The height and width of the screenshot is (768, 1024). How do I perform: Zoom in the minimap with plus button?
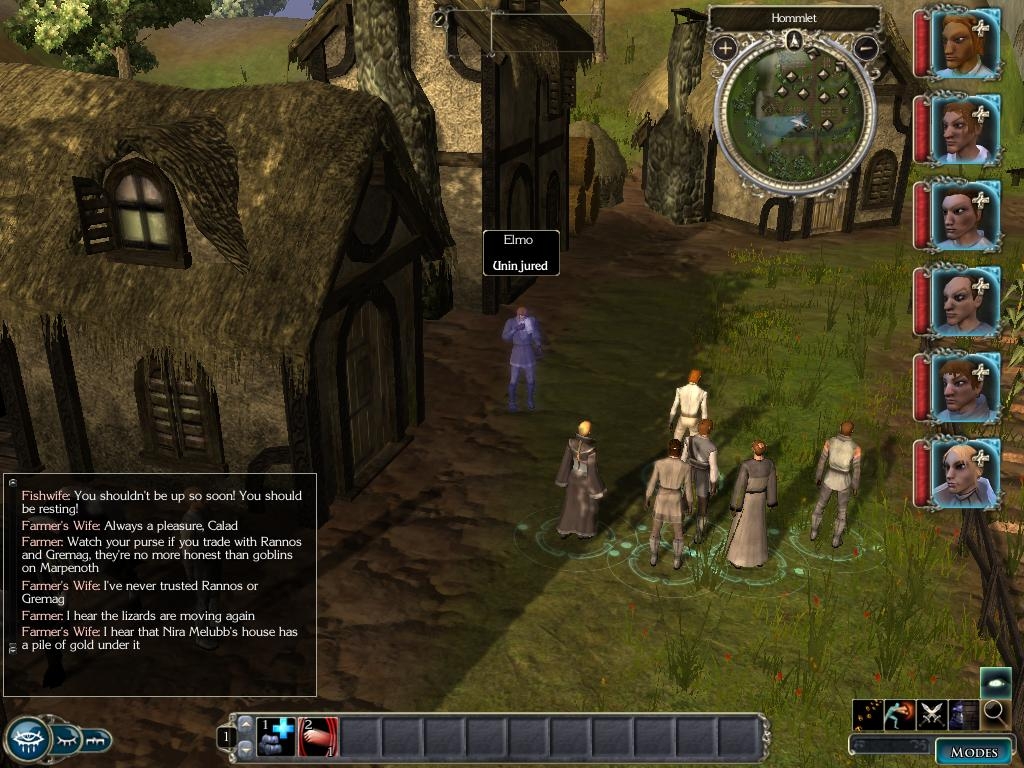(x=725, y=47)
